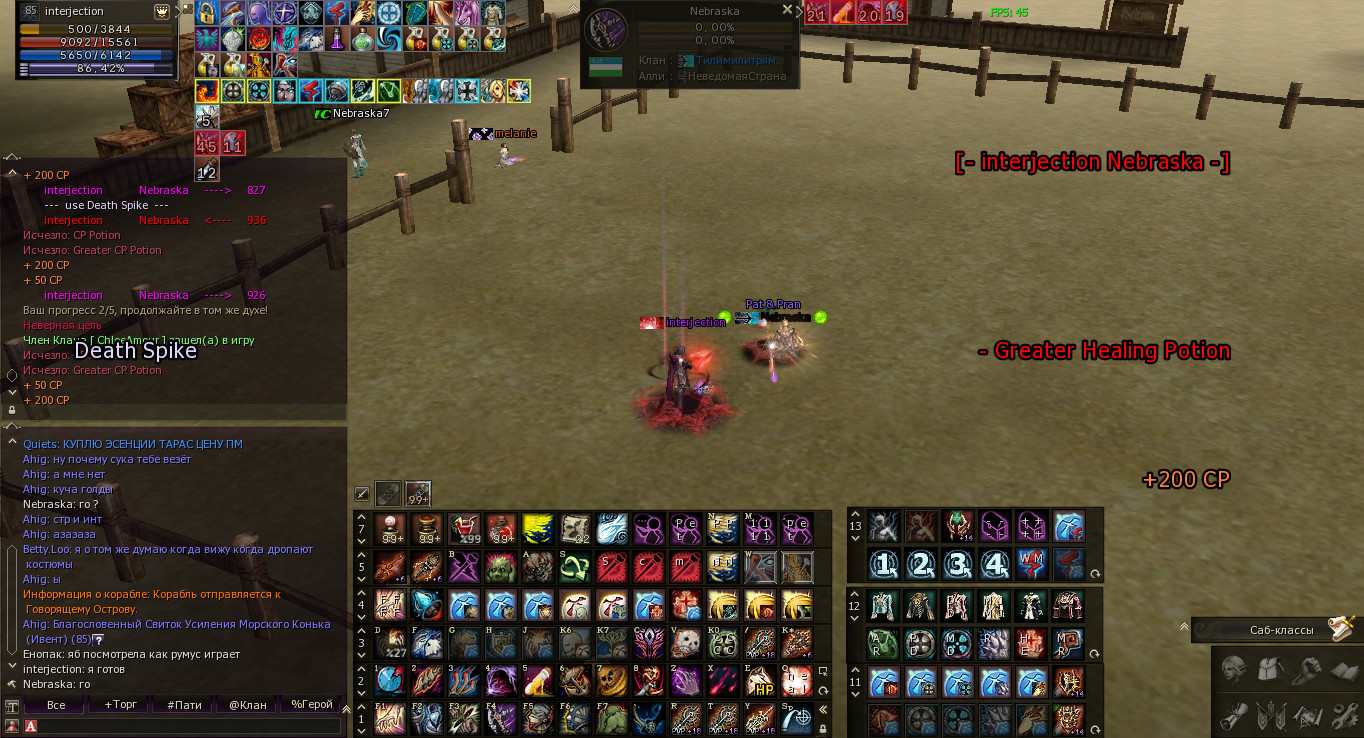
Task: Open the character face menu icon
Action: coord(1234,669)
